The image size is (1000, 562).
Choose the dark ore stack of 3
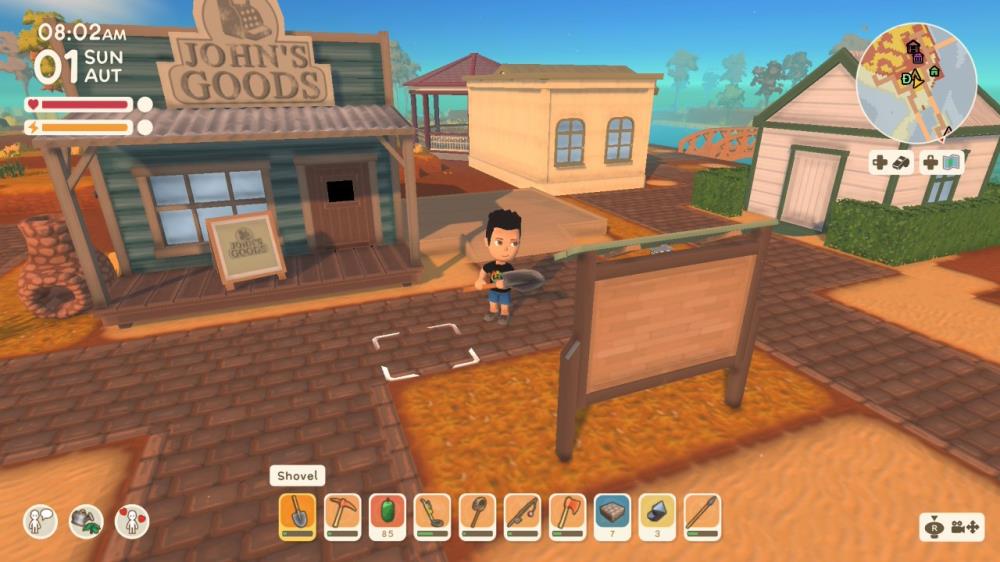coord(657,515)
